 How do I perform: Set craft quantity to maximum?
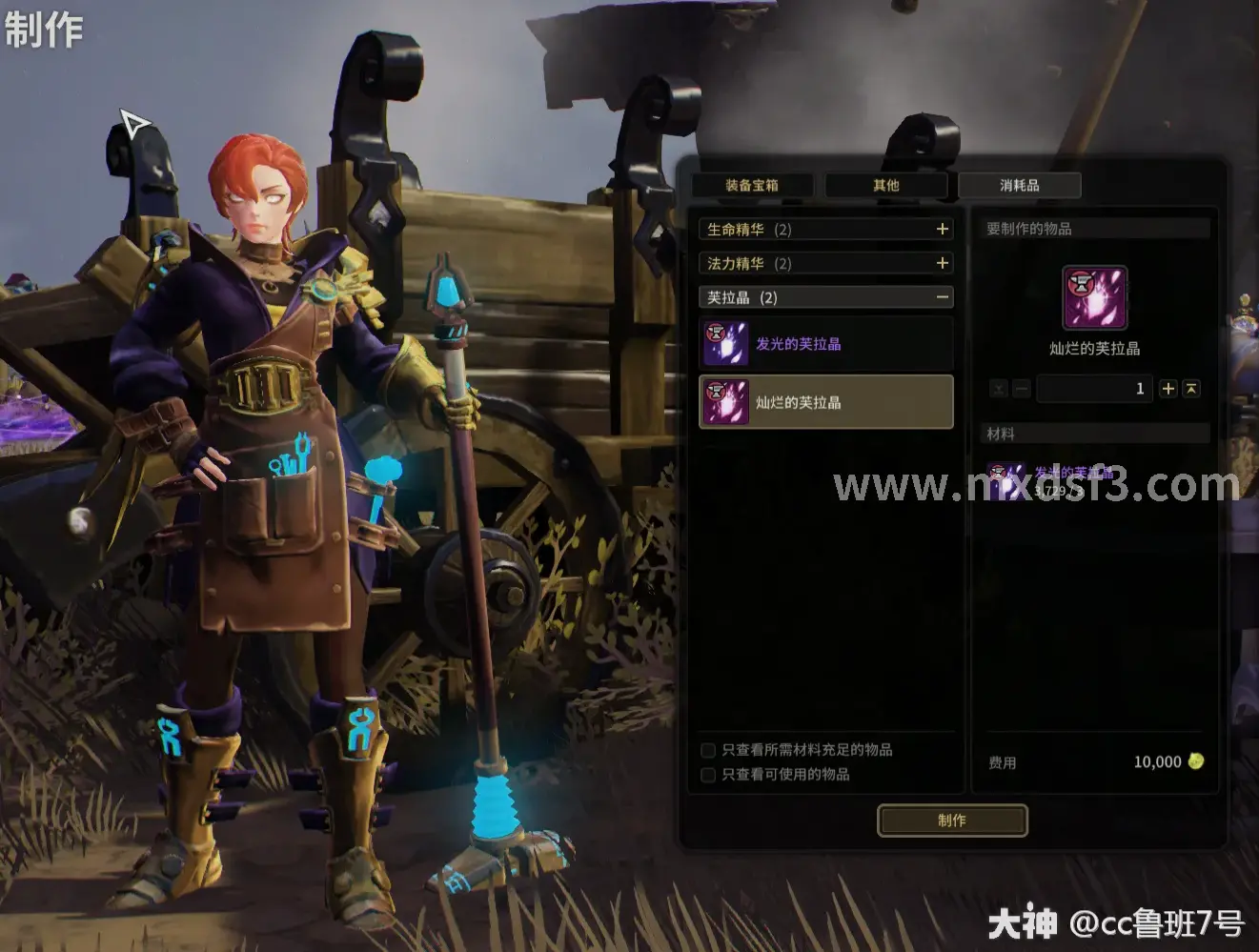point(1191,388)
